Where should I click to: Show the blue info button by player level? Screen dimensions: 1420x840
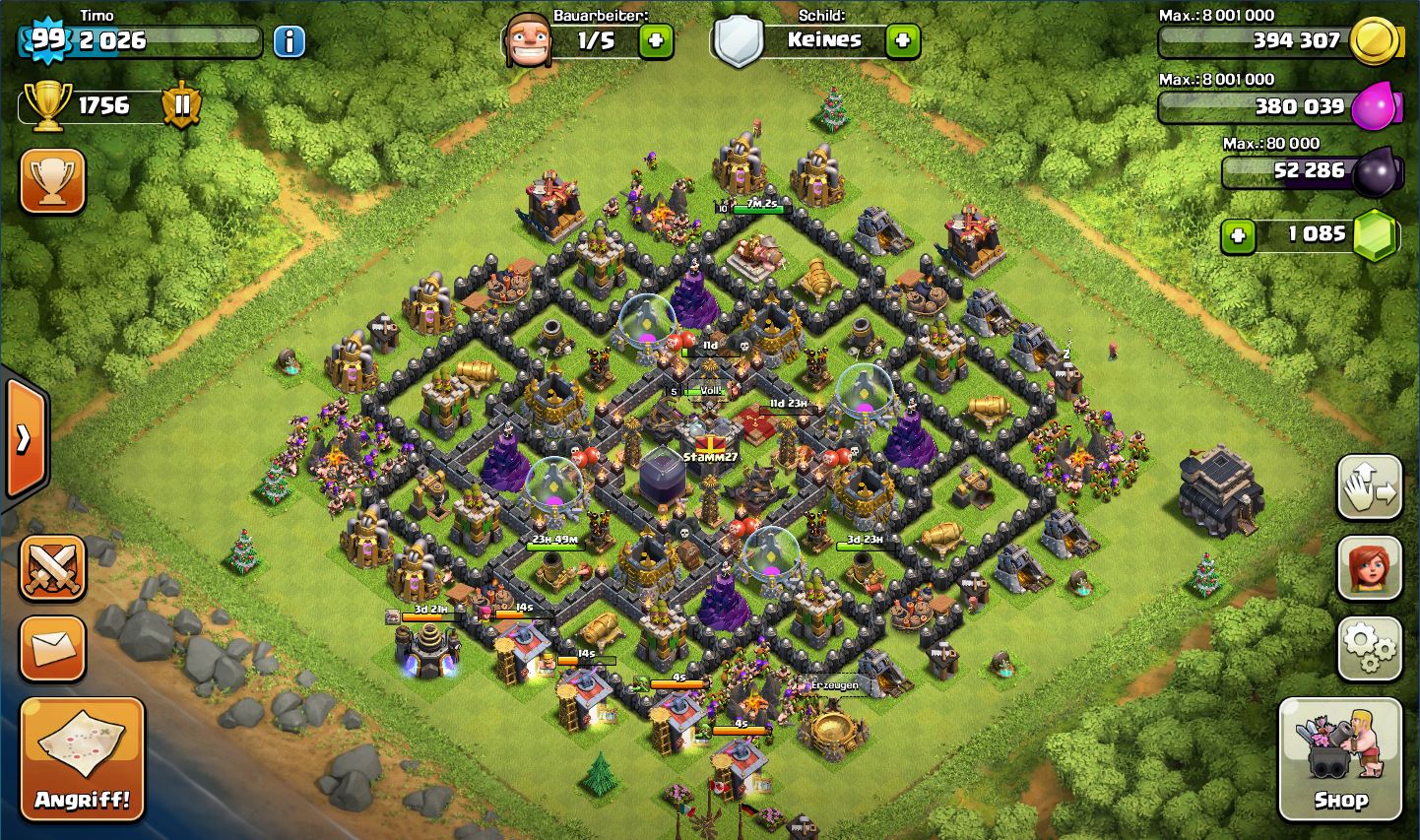pos(289,41)
